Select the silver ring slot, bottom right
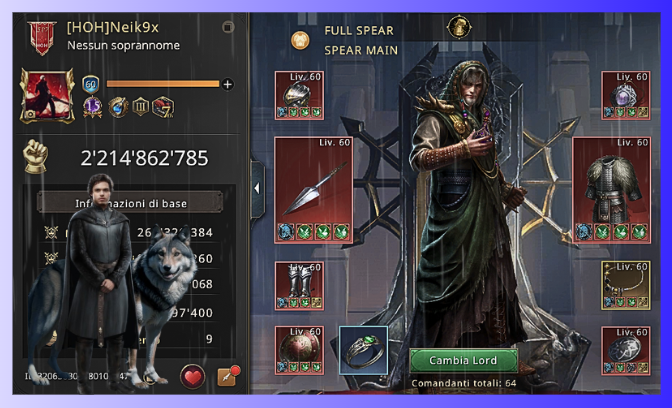Viewport: 672px width, 408px height. (x=625, y=350)
